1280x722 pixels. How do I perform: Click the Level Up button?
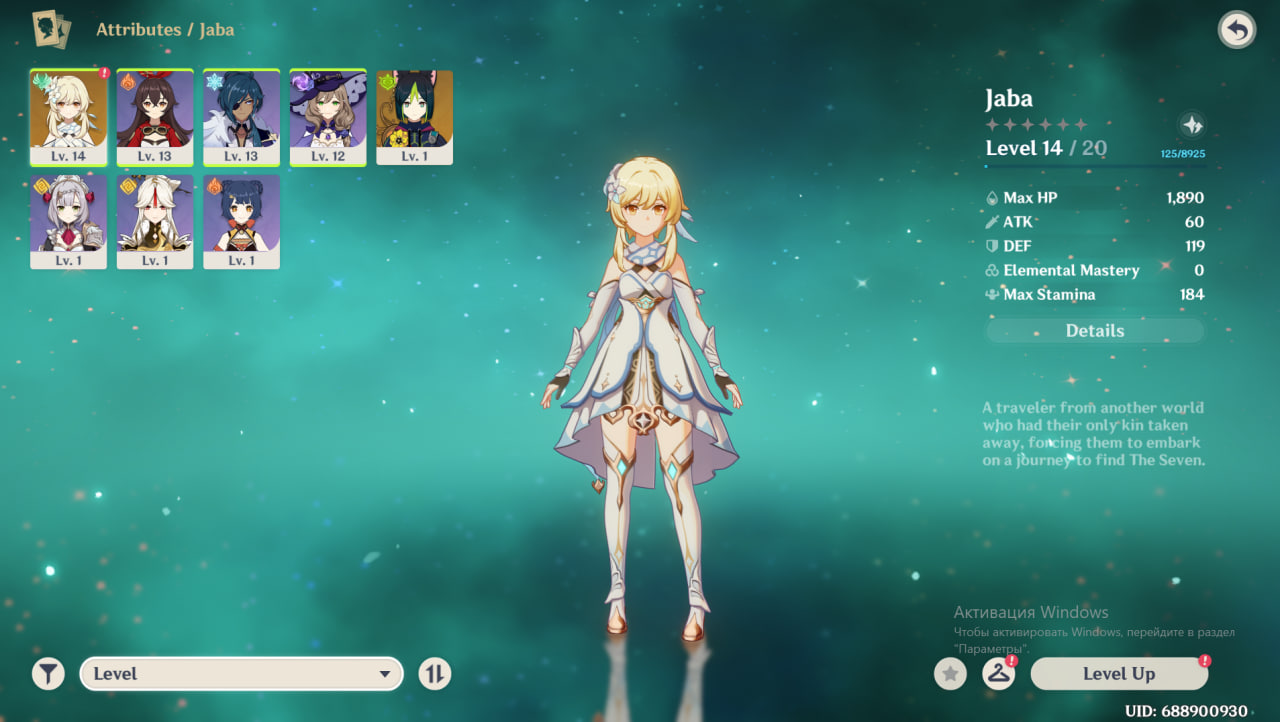[x=1119, y=674]
